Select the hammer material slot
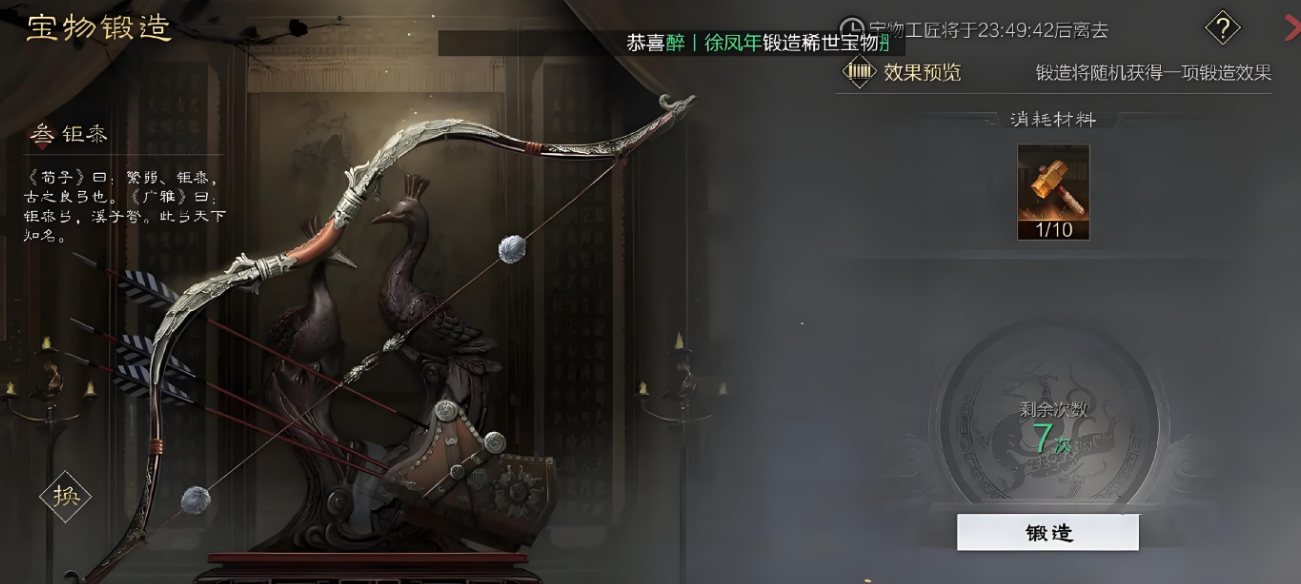 click(x=1052, y=191)
